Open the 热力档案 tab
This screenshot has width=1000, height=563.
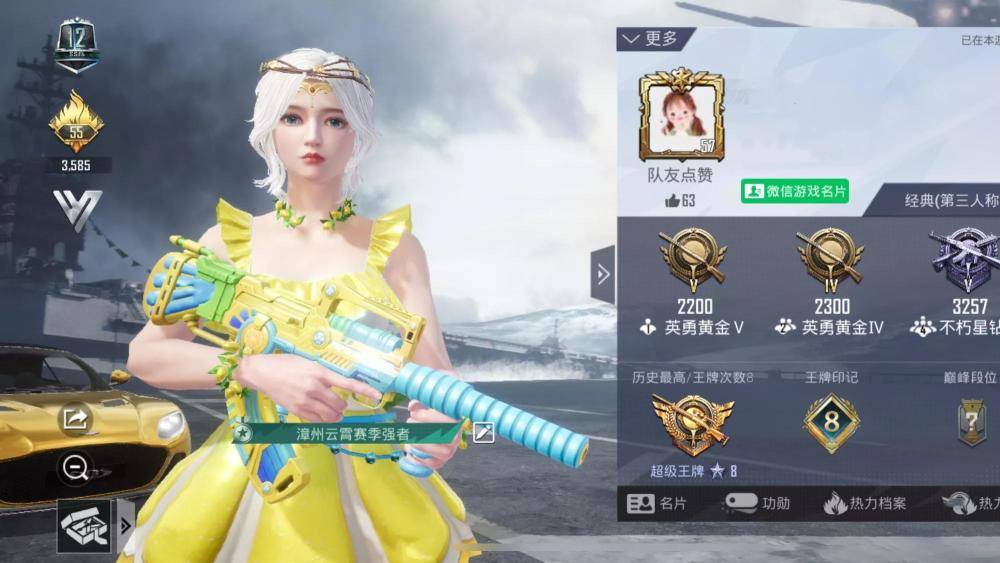coord(865,504)
